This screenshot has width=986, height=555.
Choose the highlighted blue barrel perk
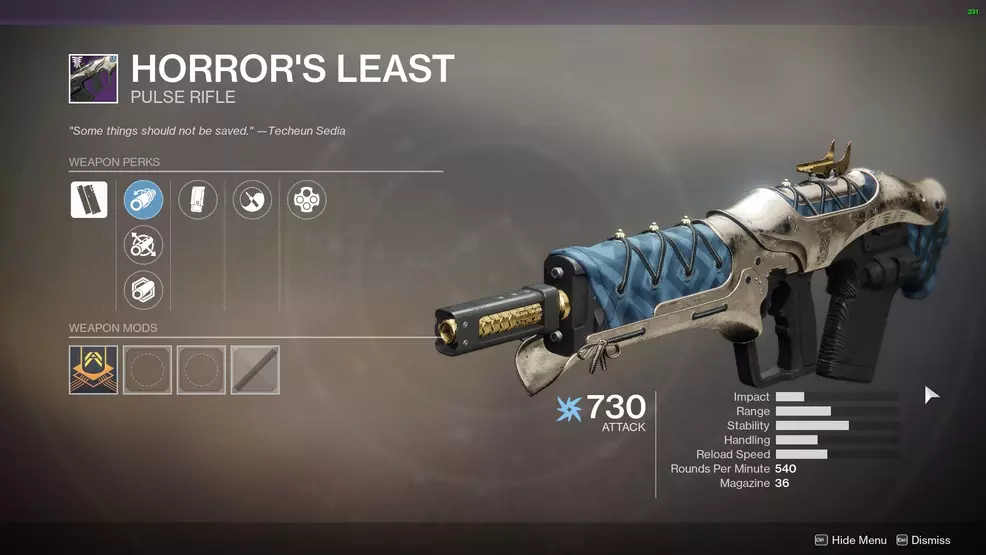coord(143,200)
